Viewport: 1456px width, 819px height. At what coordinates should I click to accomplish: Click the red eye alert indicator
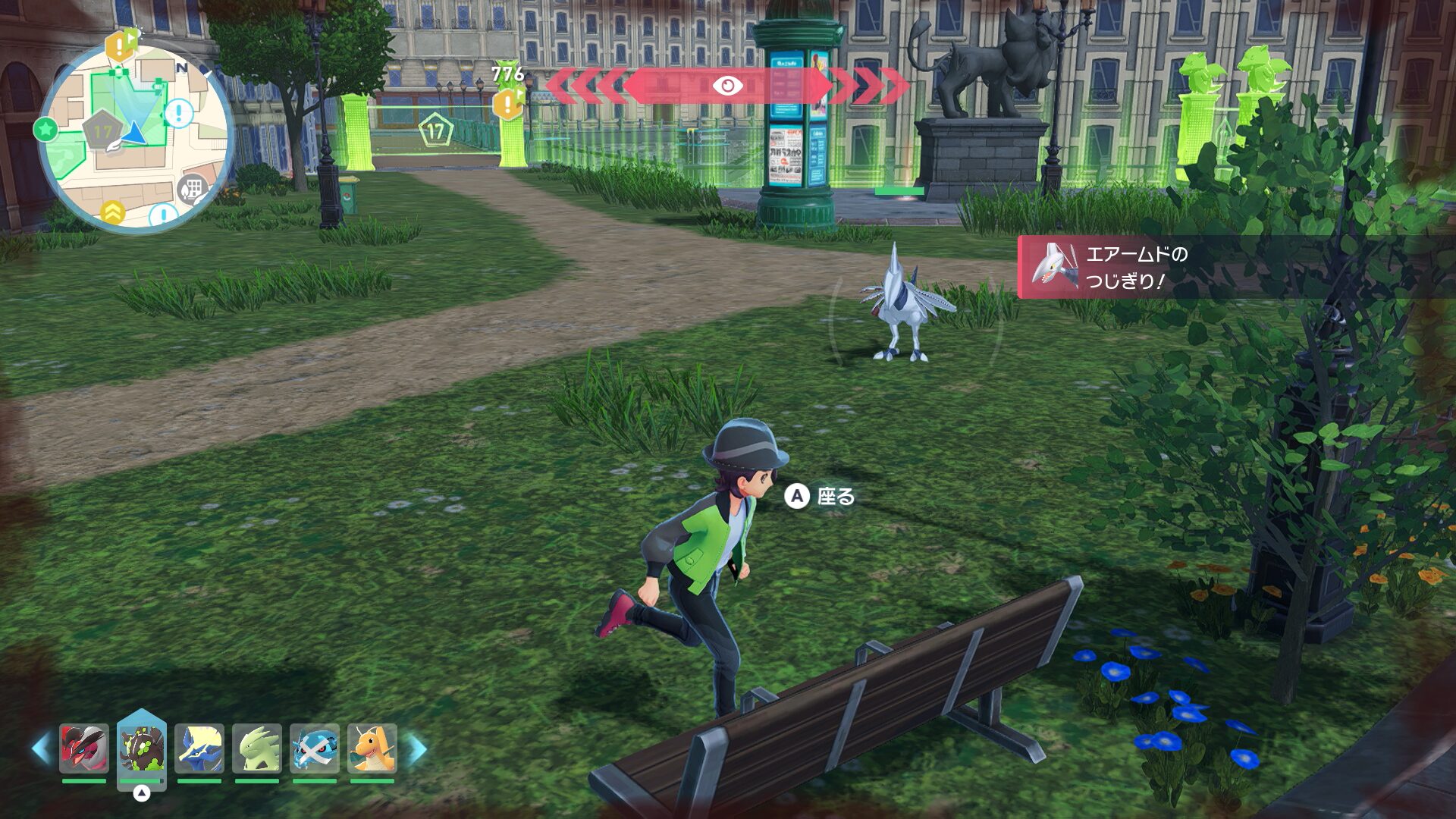pos(727,86)
